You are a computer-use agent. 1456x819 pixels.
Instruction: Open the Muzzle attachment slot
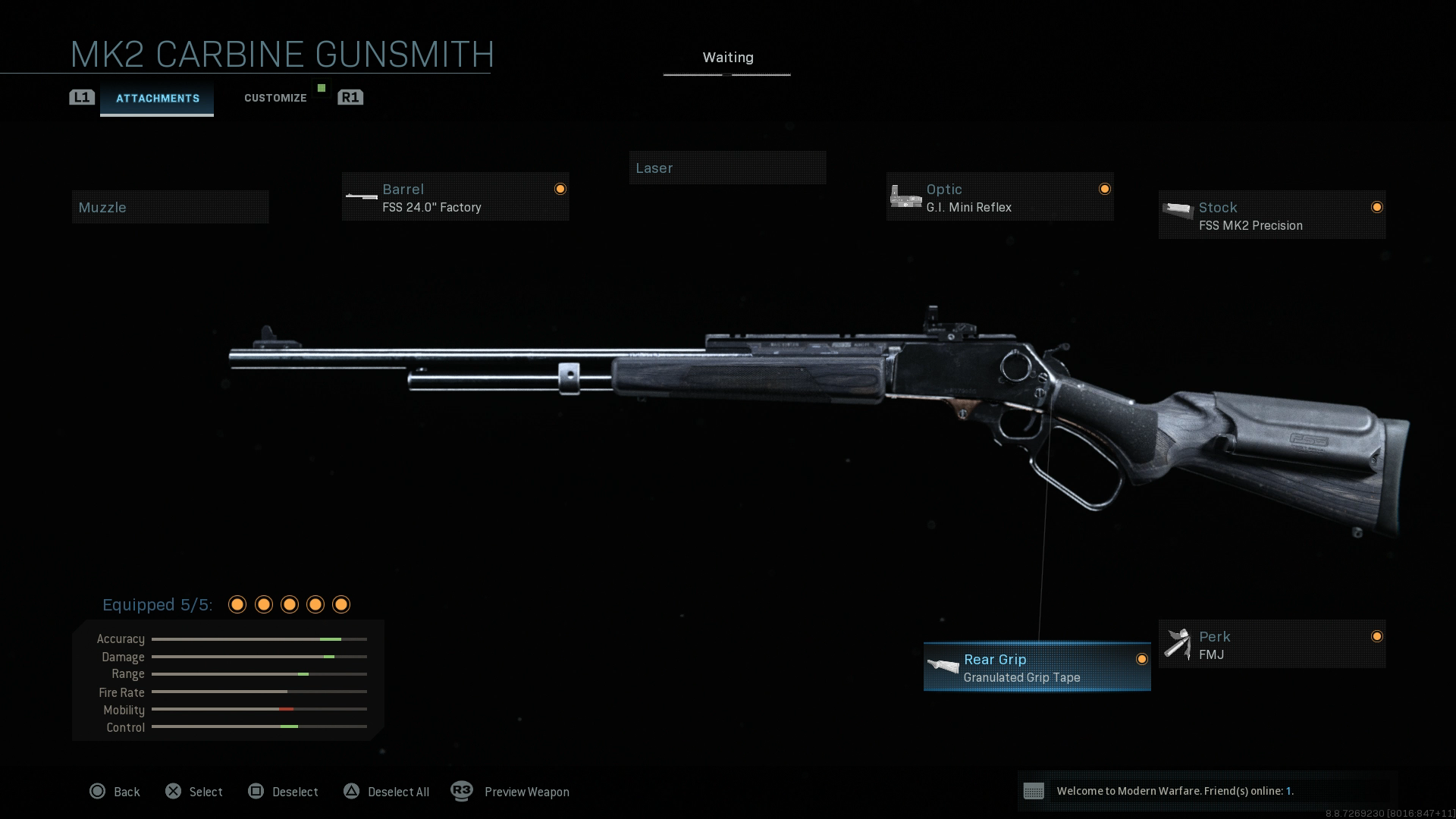170,206
